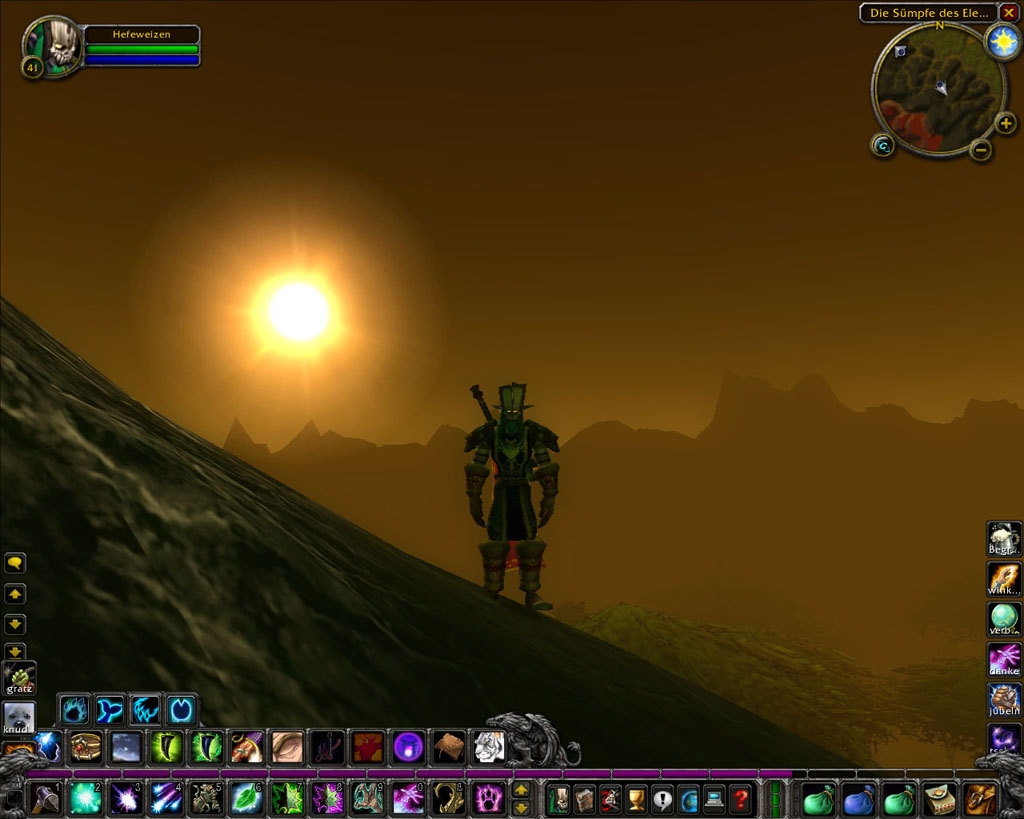The width and height of the screenshot is (1024, 819).
Task: Open the tracking swirl button by minimap
Action: coord(882,146)
